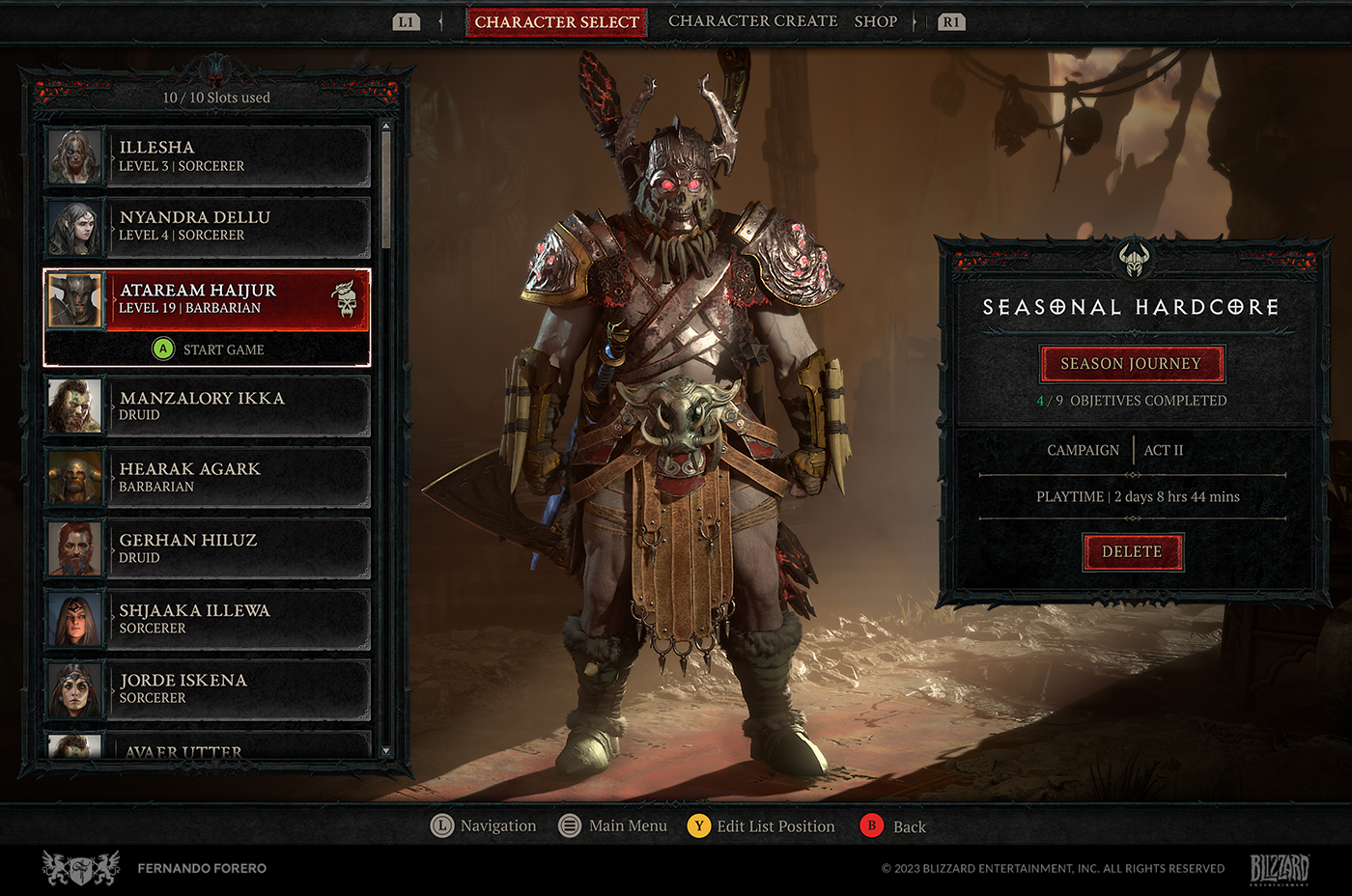Open the Season Journey panel
The image size is (1352, 896).
[1131, 364]
